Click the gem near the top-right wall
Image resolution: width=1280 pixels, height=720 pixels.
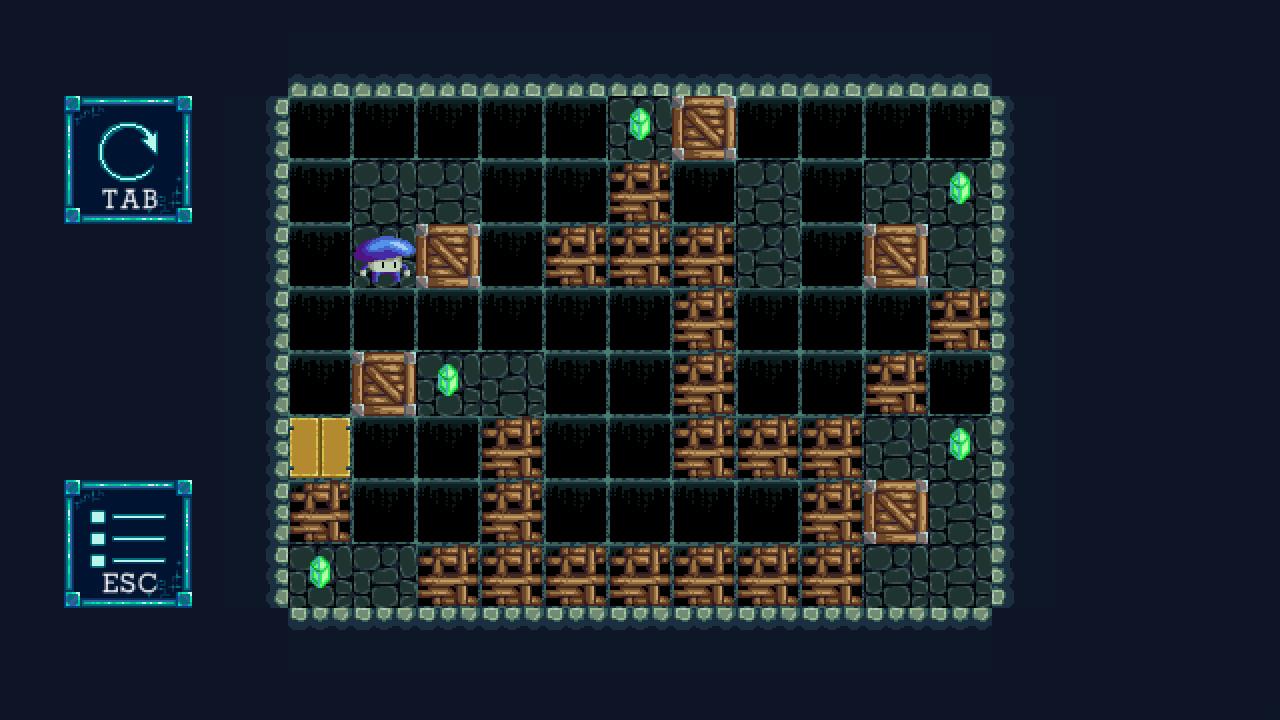(958, 188)
